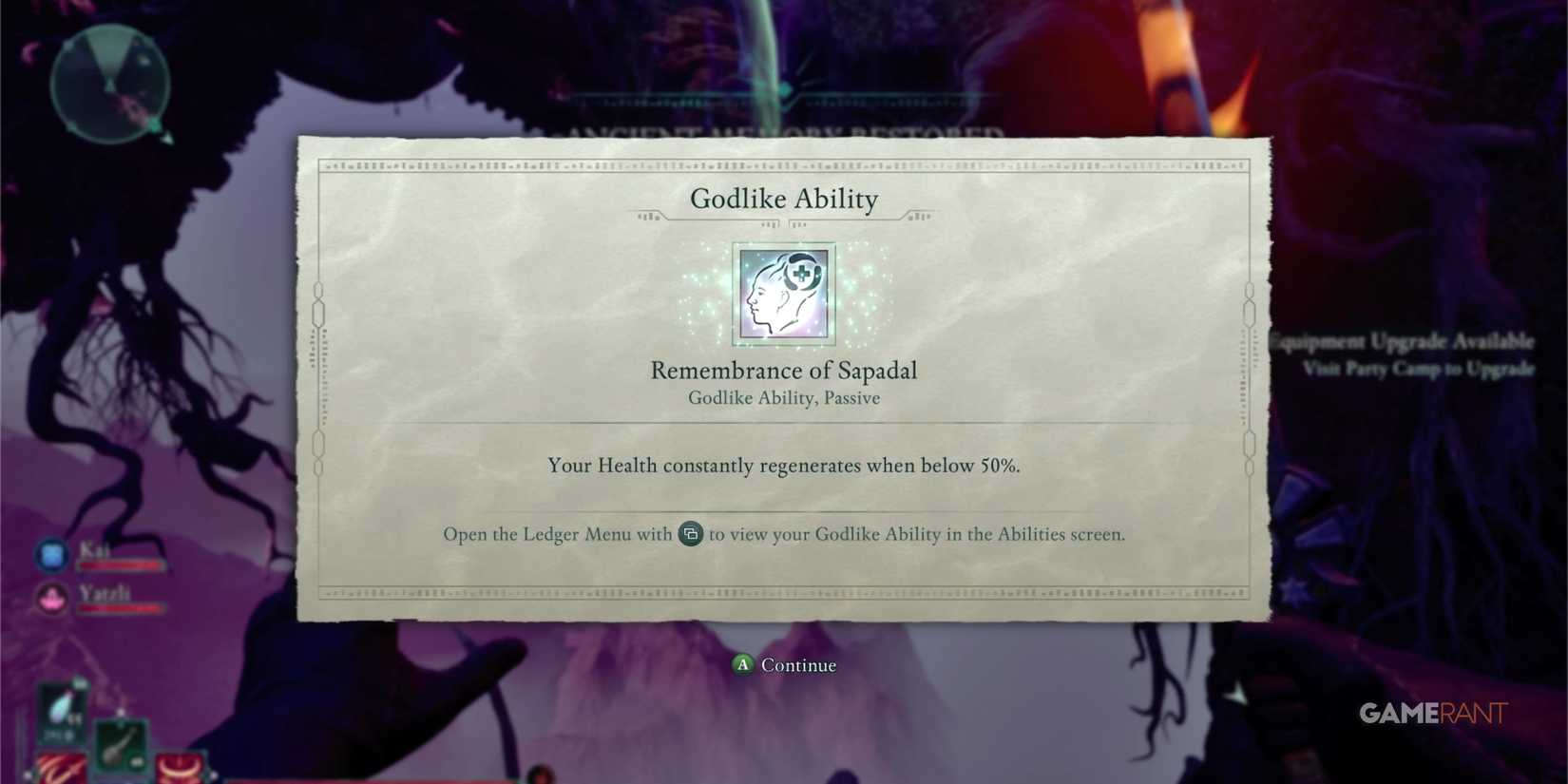Click the Godlike Ability dialog title
The width and height of the screenshot is (1568, 784).
point(783,200)
